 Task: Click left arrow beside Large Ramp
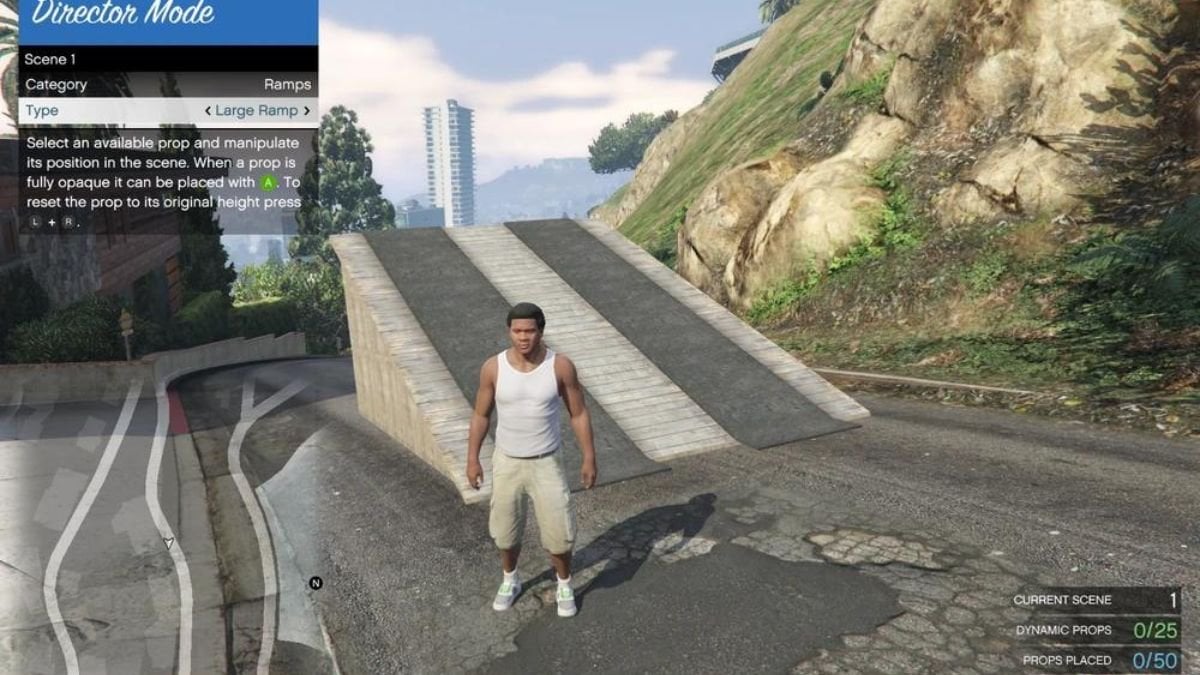click(x=207, y=111)
